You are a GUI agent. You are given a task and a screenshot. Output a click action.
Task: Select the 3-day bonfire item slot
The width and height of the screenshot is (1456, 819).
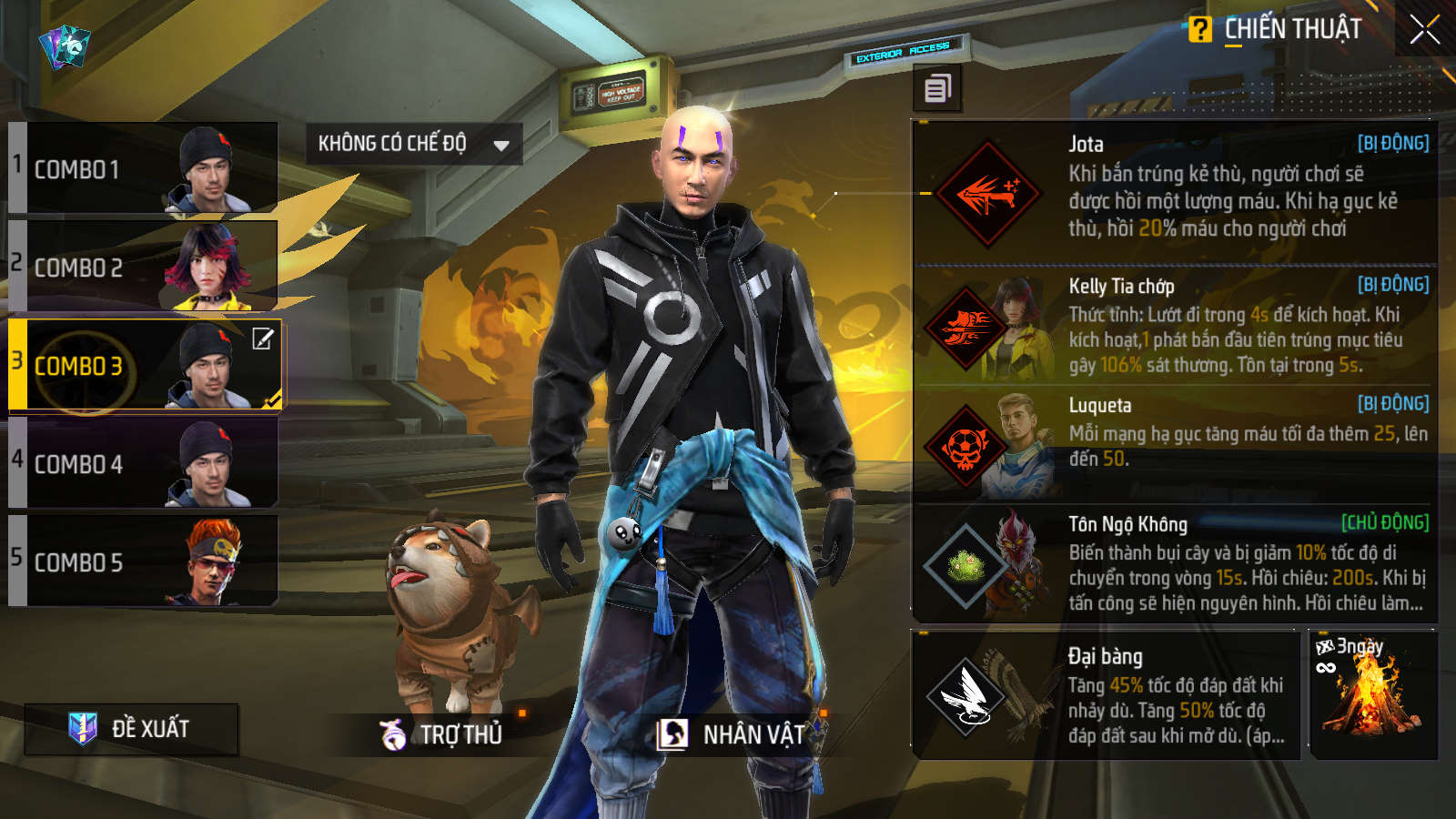1372,696
